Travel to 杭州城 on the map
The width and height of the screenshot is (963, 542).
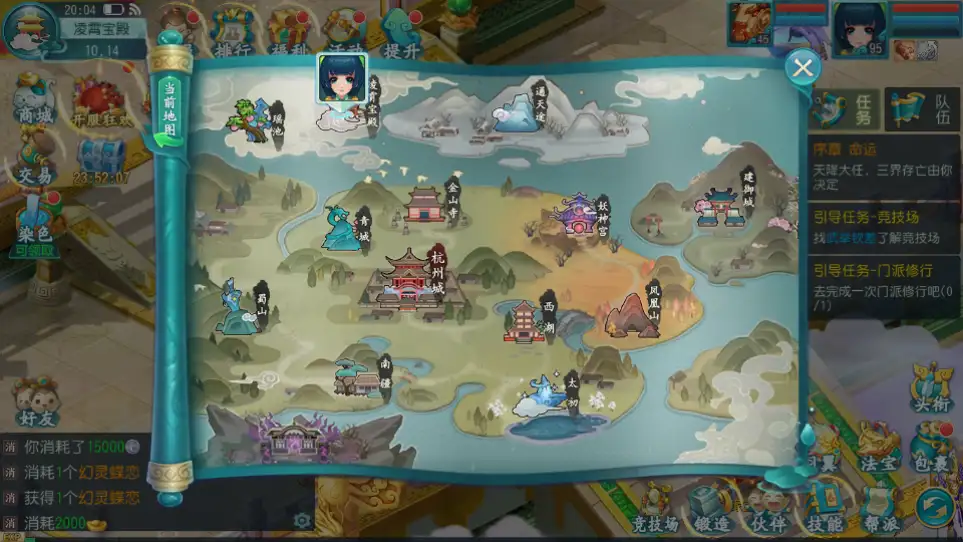pos(408,284)
